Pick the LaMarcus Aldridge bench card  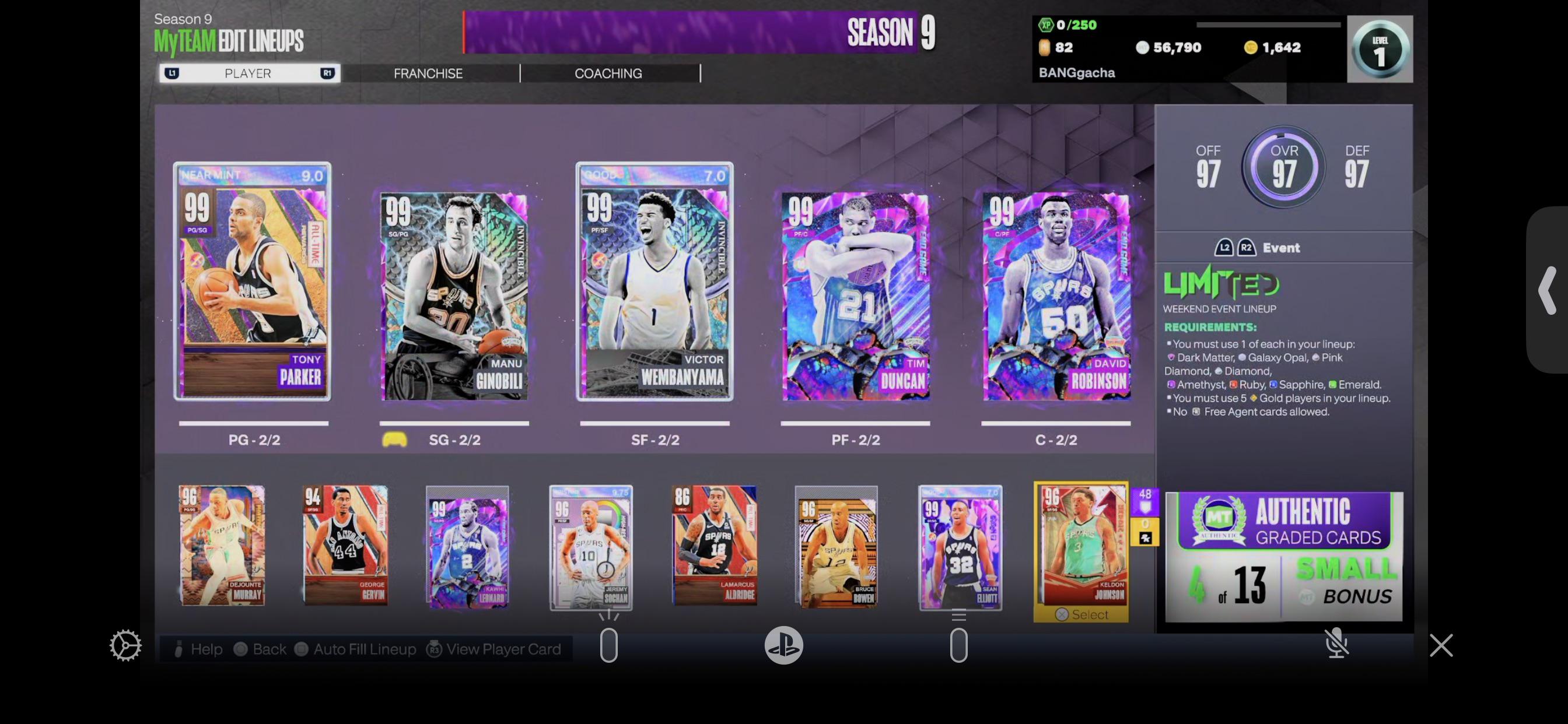click(x=715, y=546)
